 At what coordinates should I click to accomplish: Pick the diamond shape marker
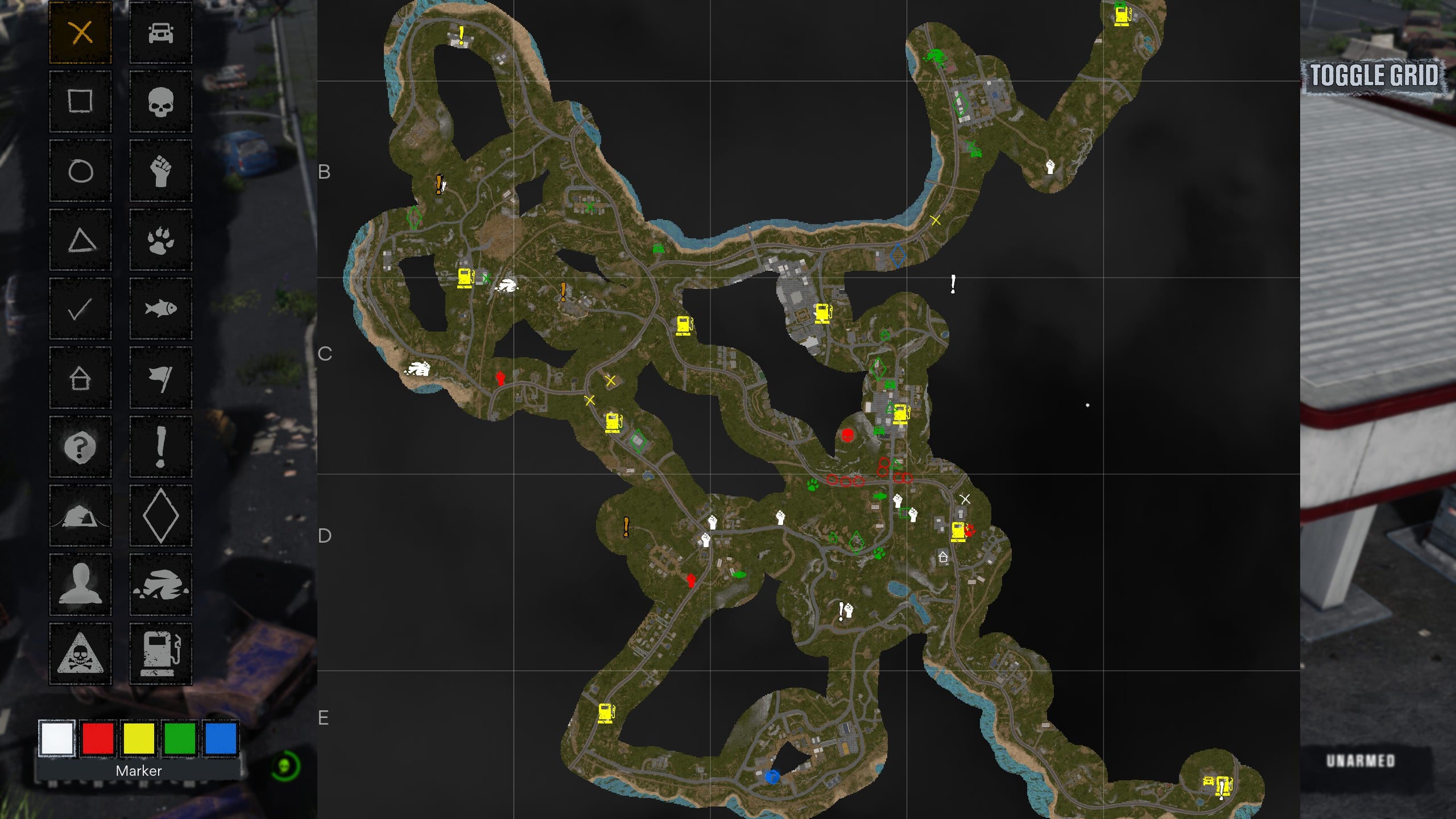[x=161, y=516]
